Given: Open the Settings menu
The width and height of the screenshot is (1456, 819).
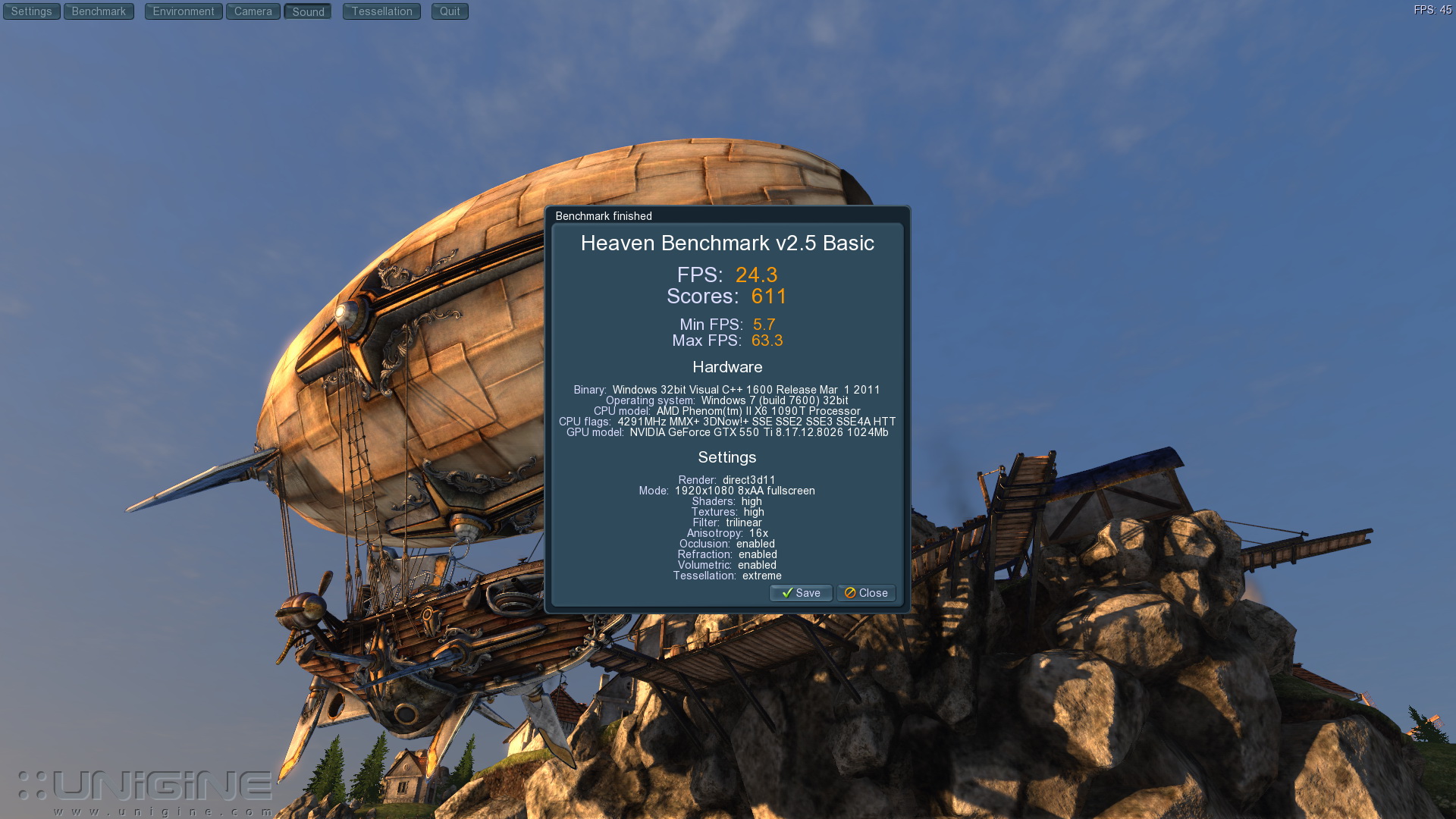Looking at the screenshot, I should (x=31, y=11).
